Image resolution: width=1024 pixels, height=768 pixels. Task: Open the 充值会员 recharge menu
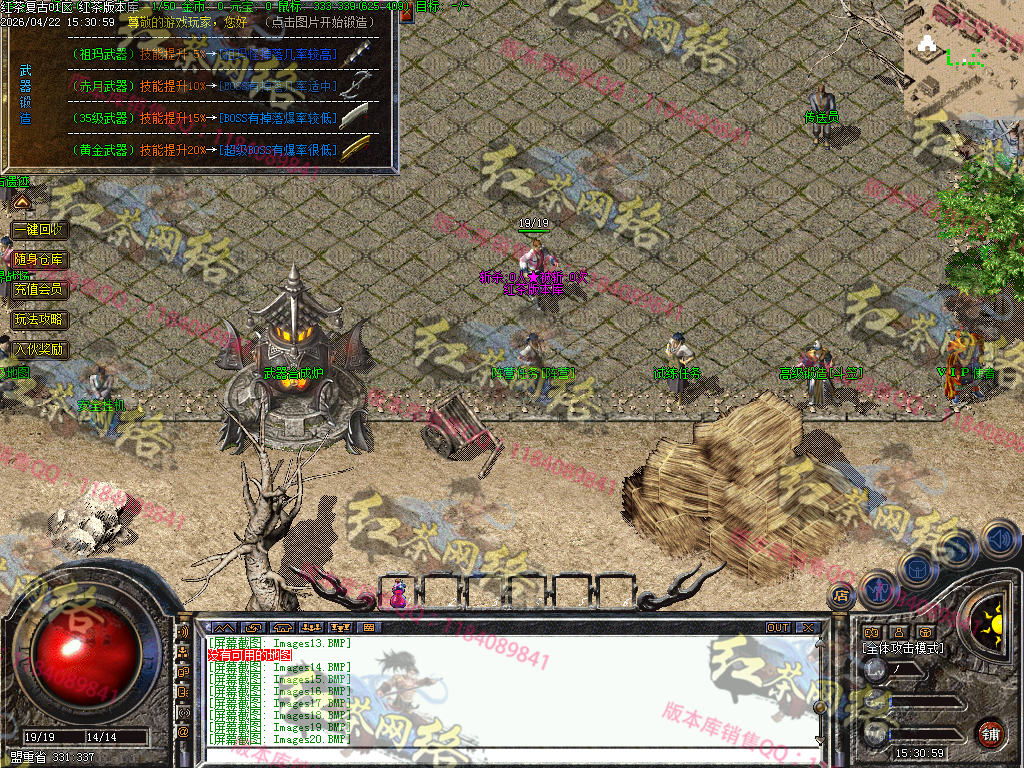click(x=40, y=290)
